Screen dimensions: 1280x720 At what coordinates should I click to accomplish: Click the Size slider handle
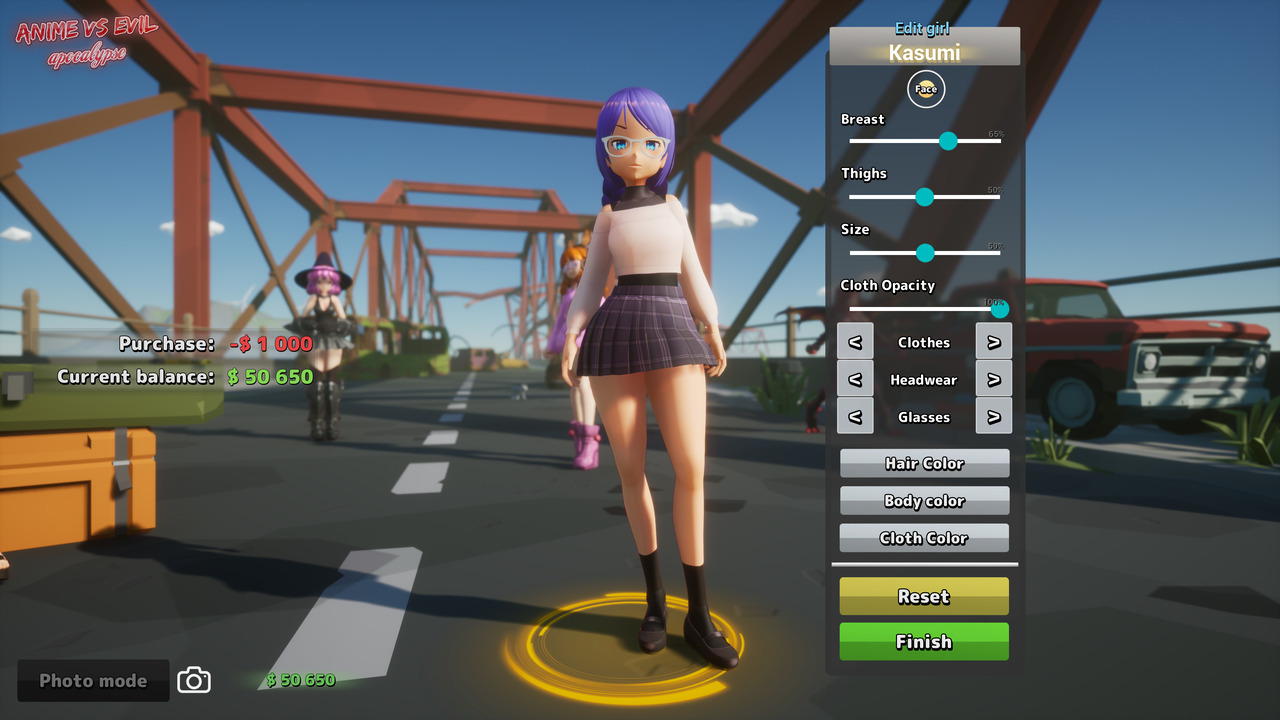(925, 253)
